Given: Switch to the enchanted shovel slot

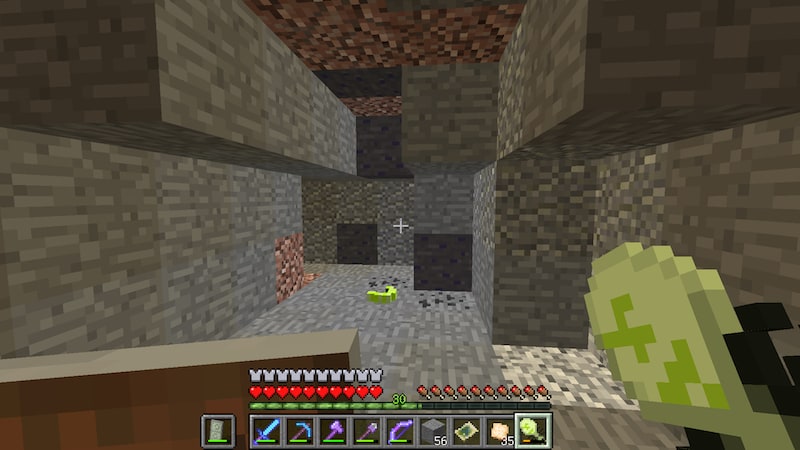Looking at the screenshot, I should coord(366,432).
